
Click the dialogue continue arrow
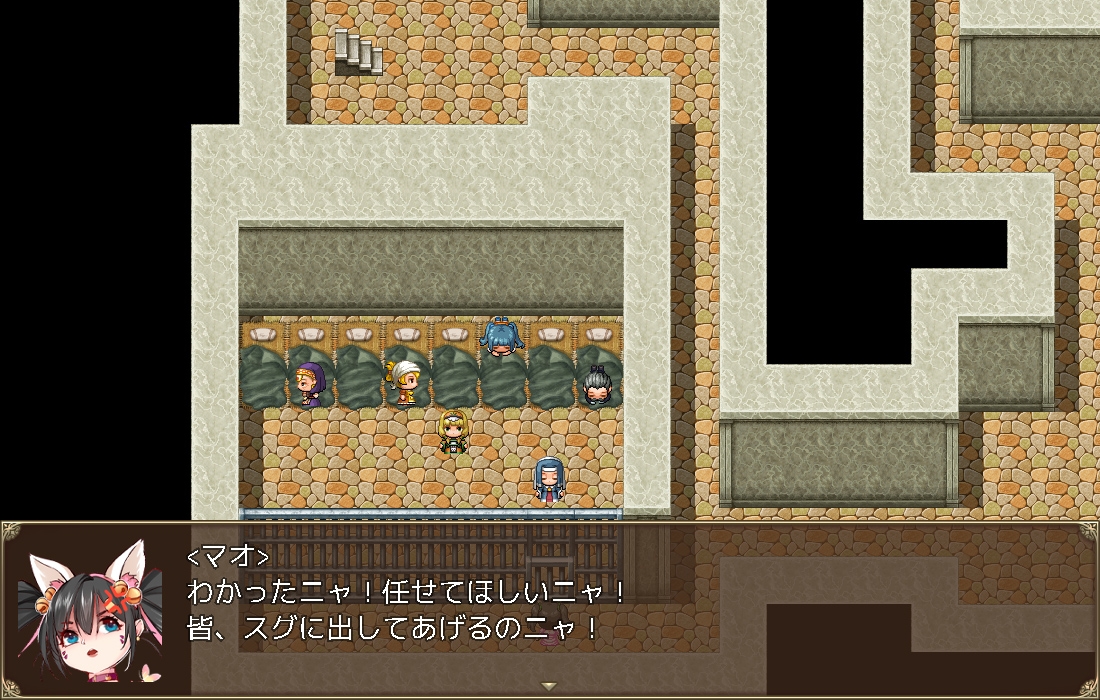[x=548, y=686]
